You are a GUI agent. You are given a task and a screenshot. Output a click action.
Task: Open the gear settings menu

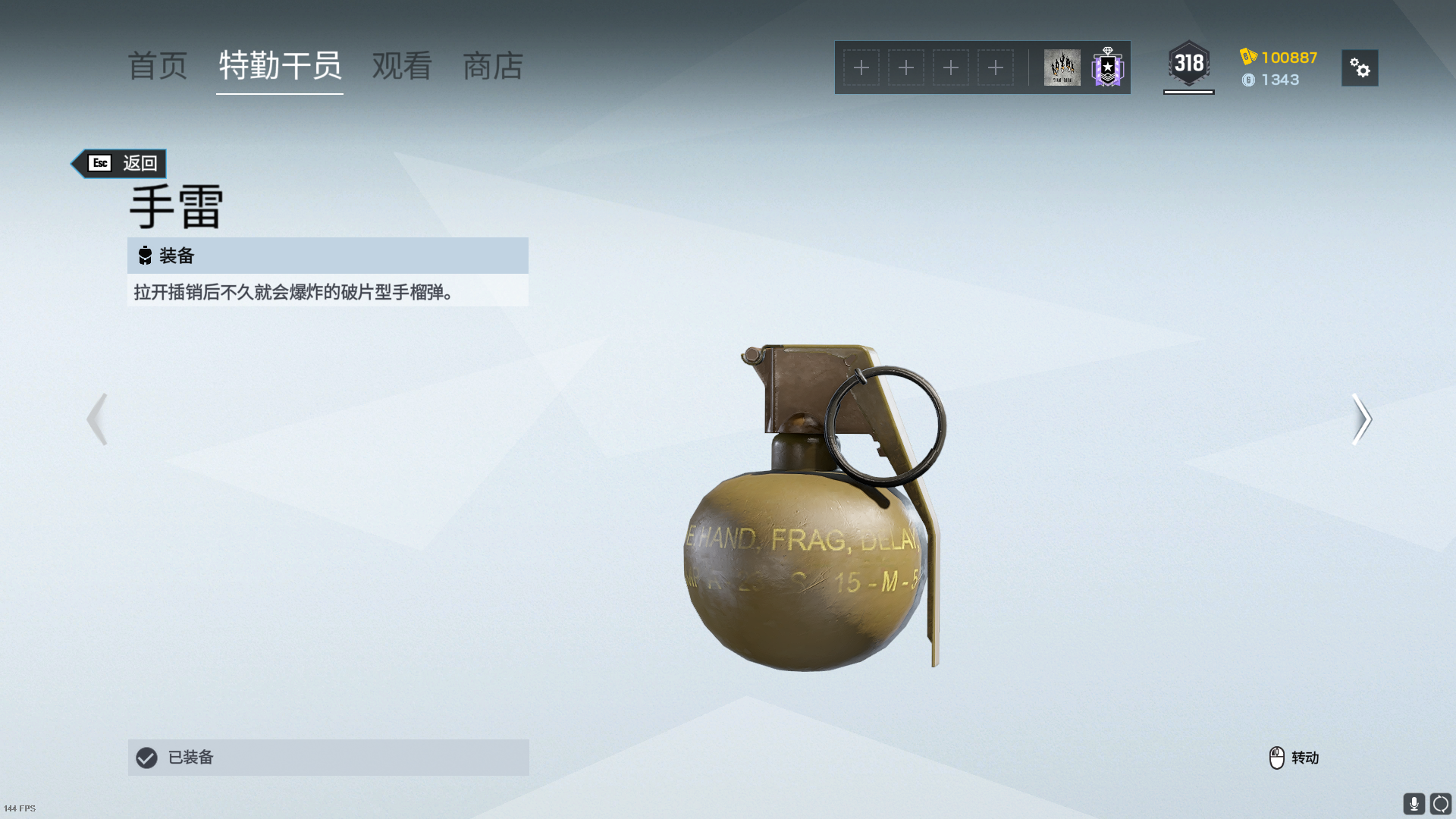coord(1360,68)
